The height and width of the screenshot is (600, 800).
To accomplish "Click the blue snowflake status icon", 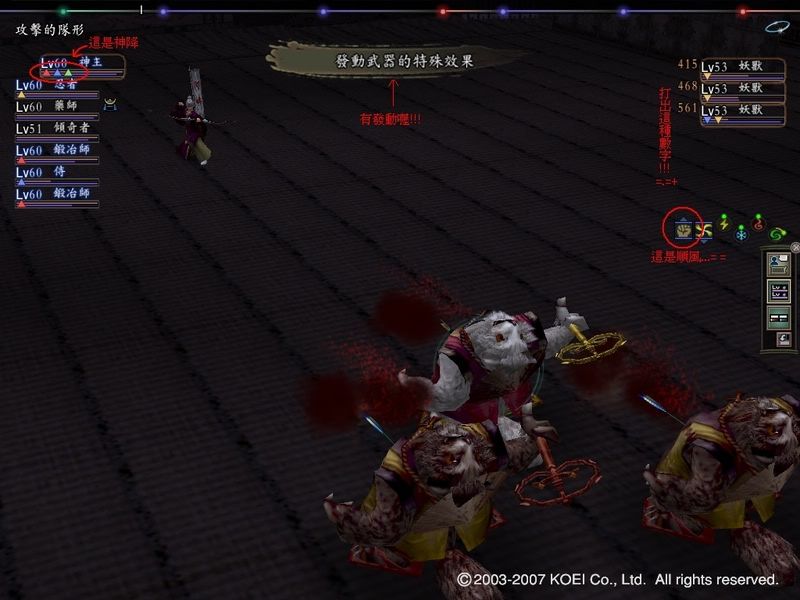I will click(741, 234).
